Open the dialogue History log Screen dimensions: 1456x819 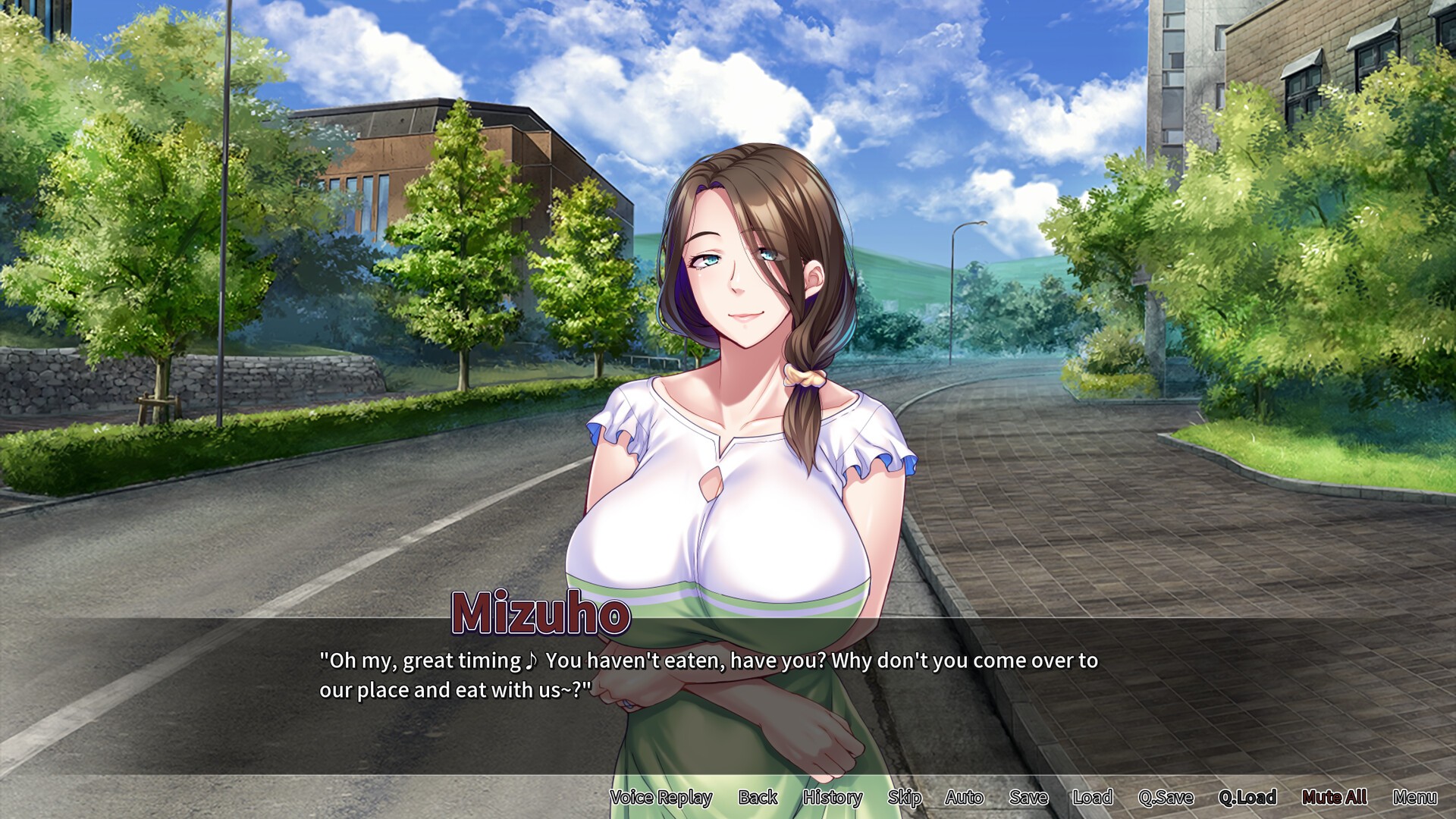point(832,797)
